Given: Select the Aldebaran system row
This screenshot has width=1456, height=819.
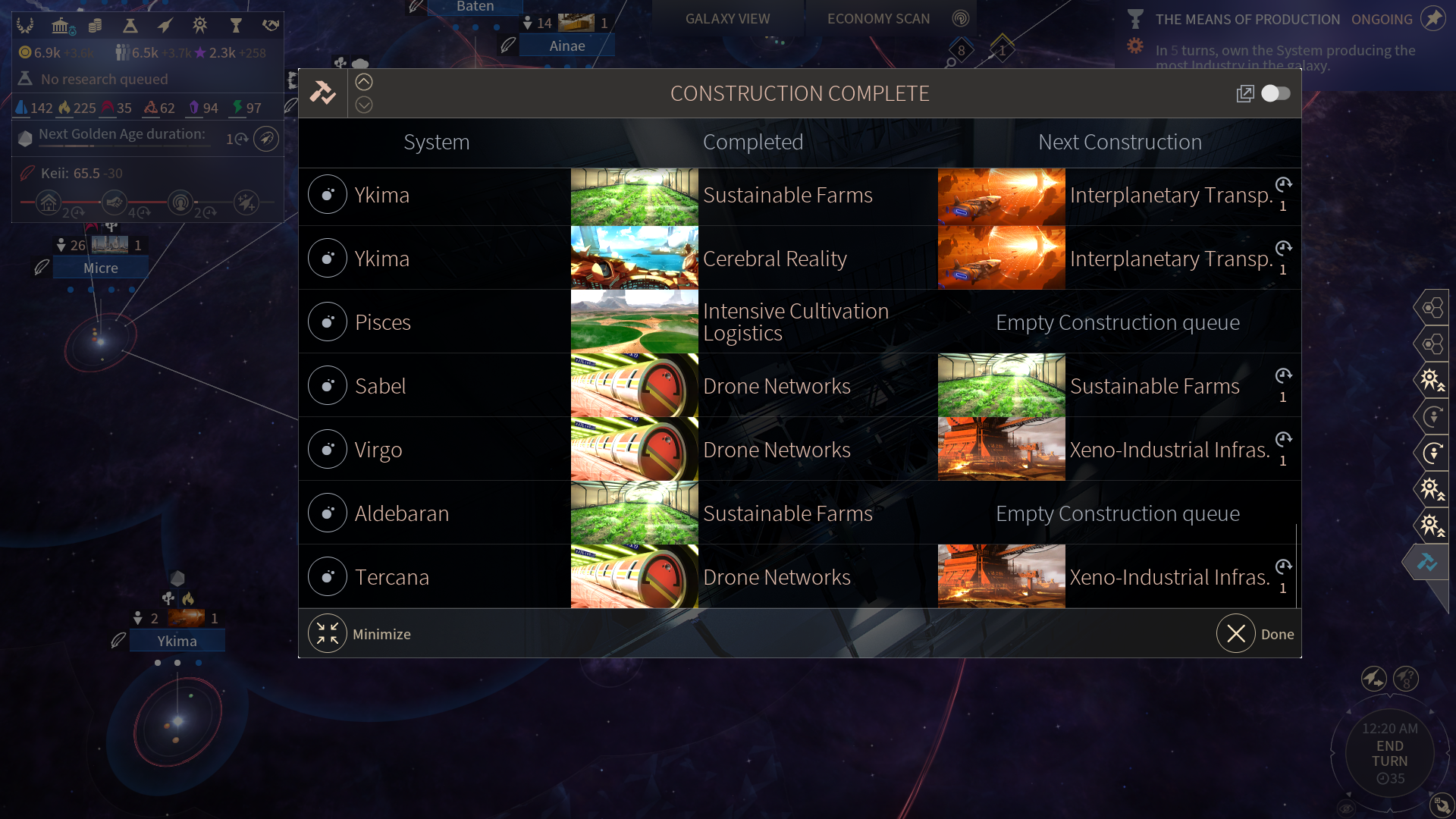Looking at the screenshot, I should point(402,513).
